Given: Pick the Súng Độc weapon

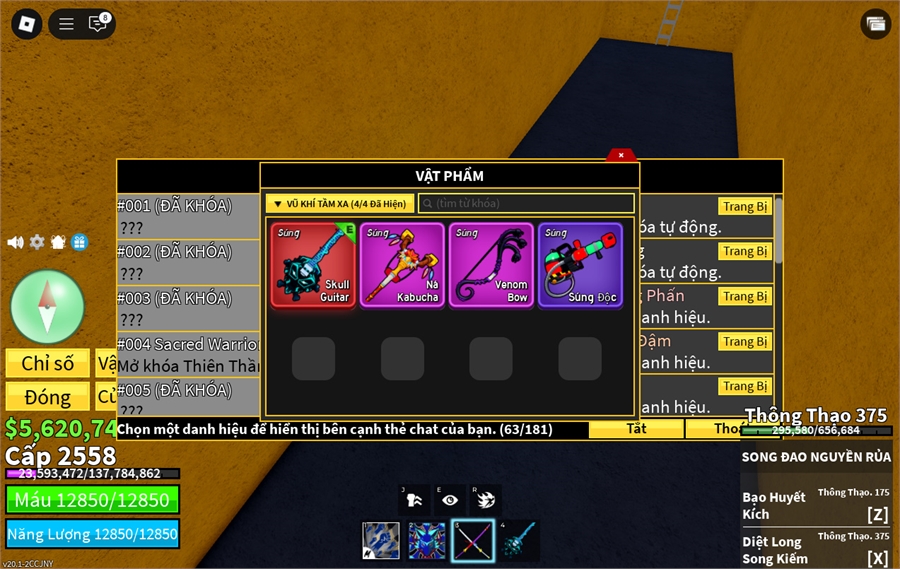Looking at the screenshot, I should [580, 265].
